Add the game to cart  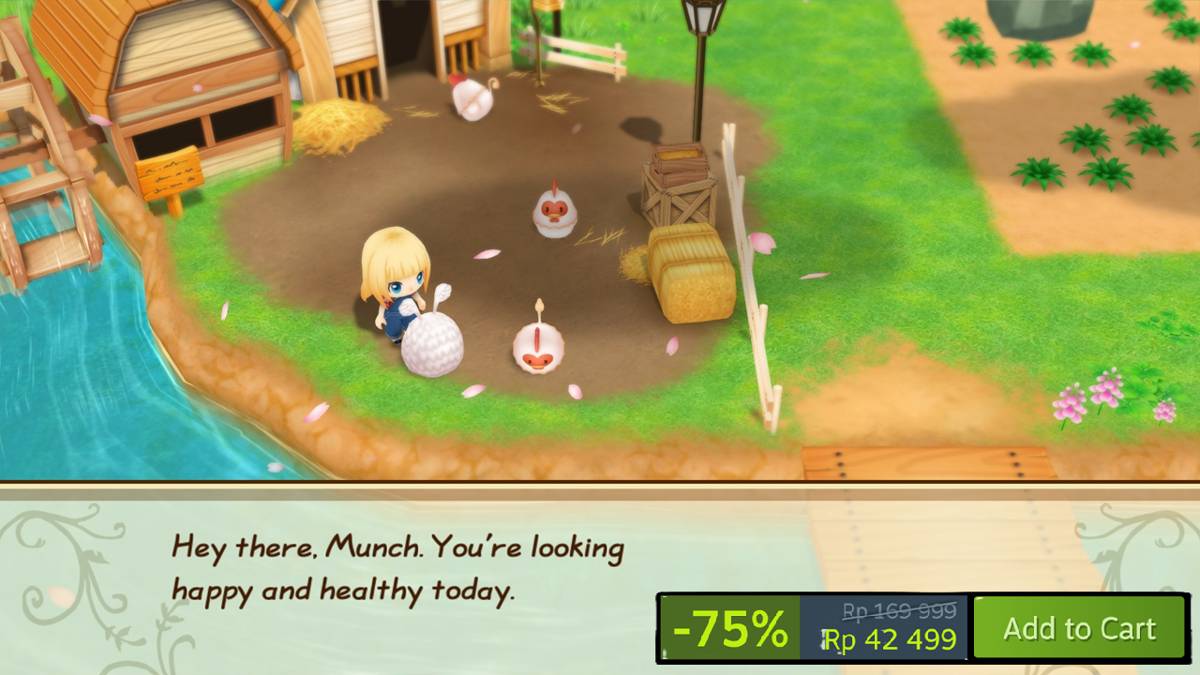click(x=1079, y=628)
